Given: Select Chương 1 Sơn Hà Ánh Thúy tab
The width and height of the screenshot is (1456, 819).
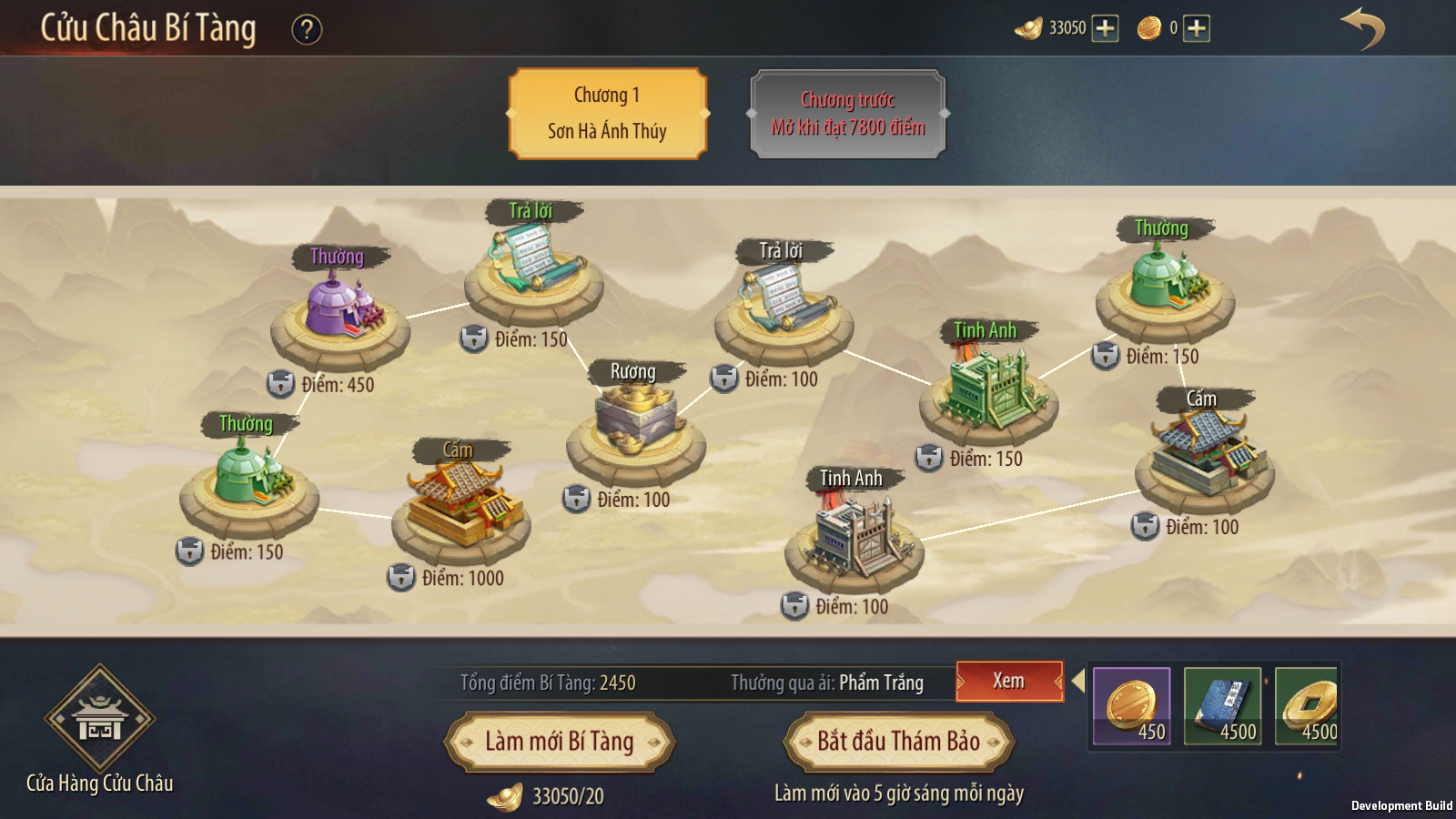Looking at the screenshot, I should 607,114.
